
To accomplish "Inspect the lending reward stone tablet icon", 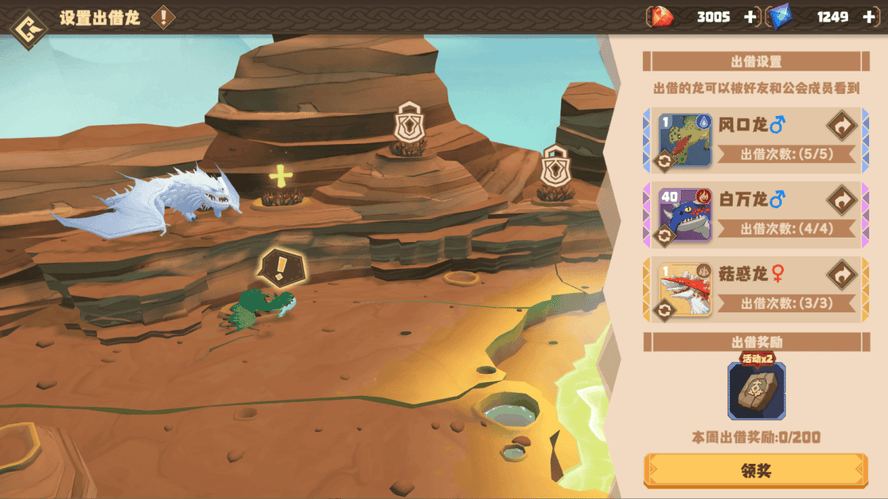I will pyautogui.click(x=756, y=390).
